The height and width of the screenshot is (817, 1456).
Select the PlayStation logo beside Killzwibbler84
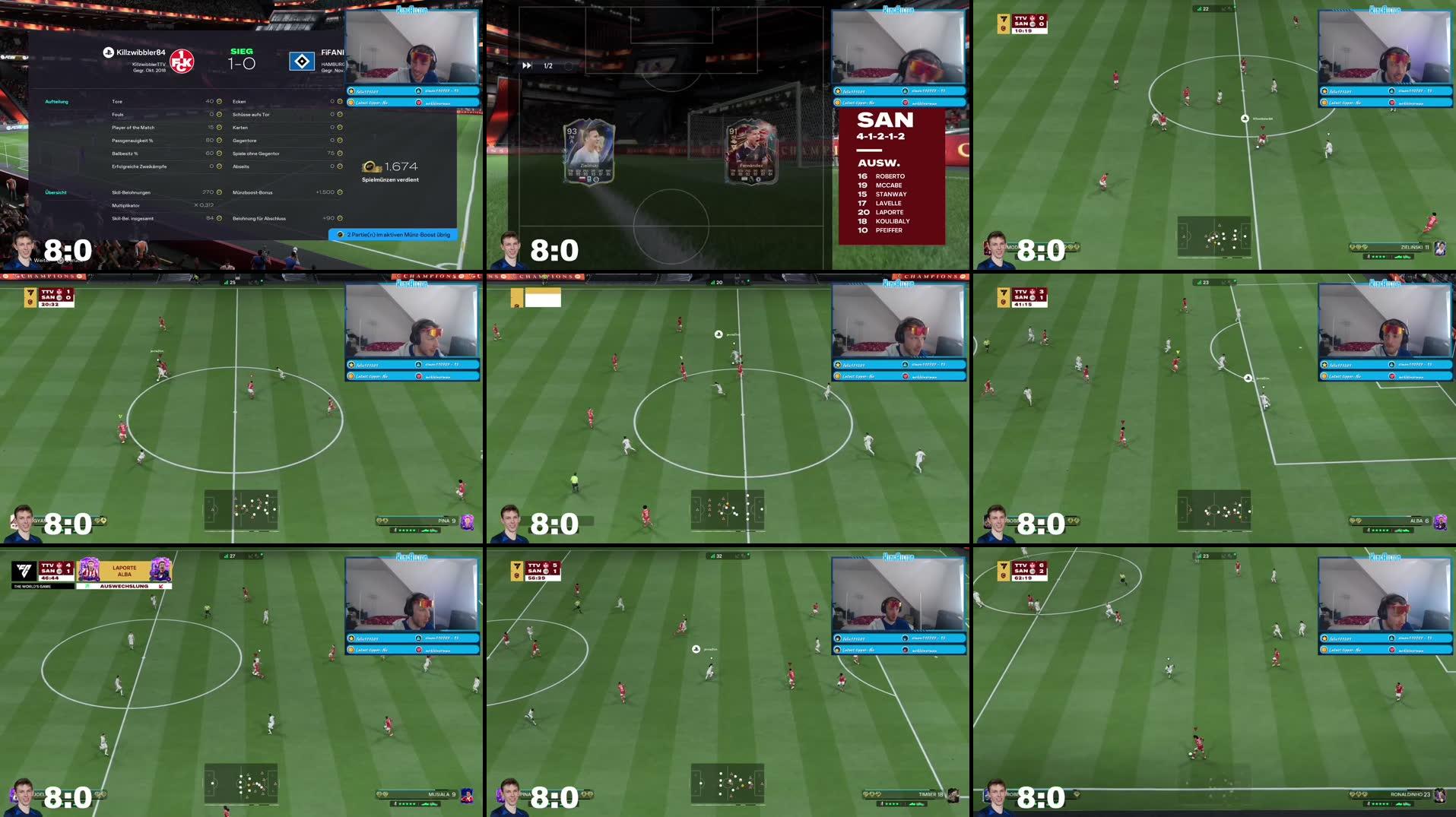click(108, 52)
